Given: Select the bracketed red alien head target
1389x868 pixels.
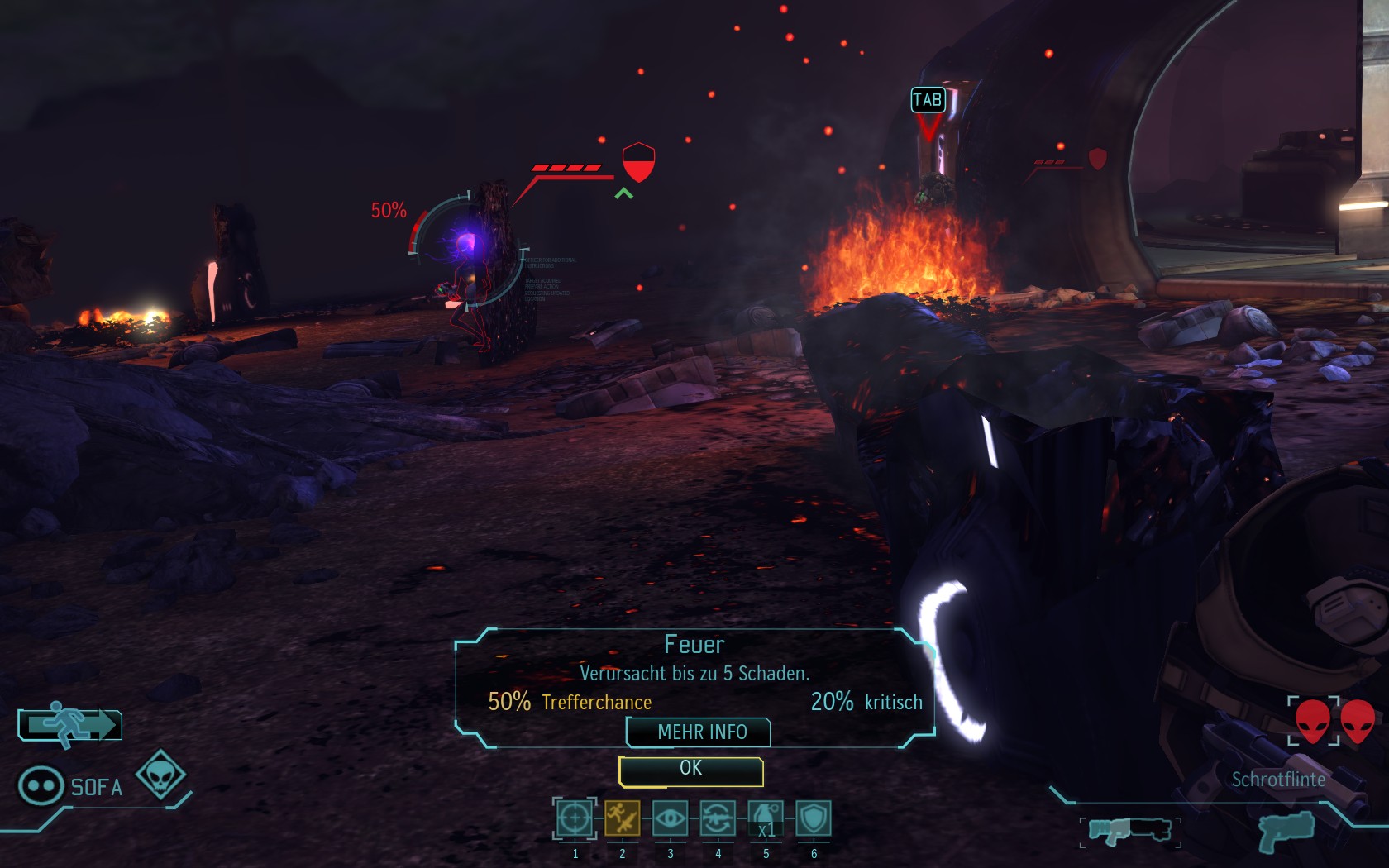Looking at the screenshot, I should [x=1313, y=720].
